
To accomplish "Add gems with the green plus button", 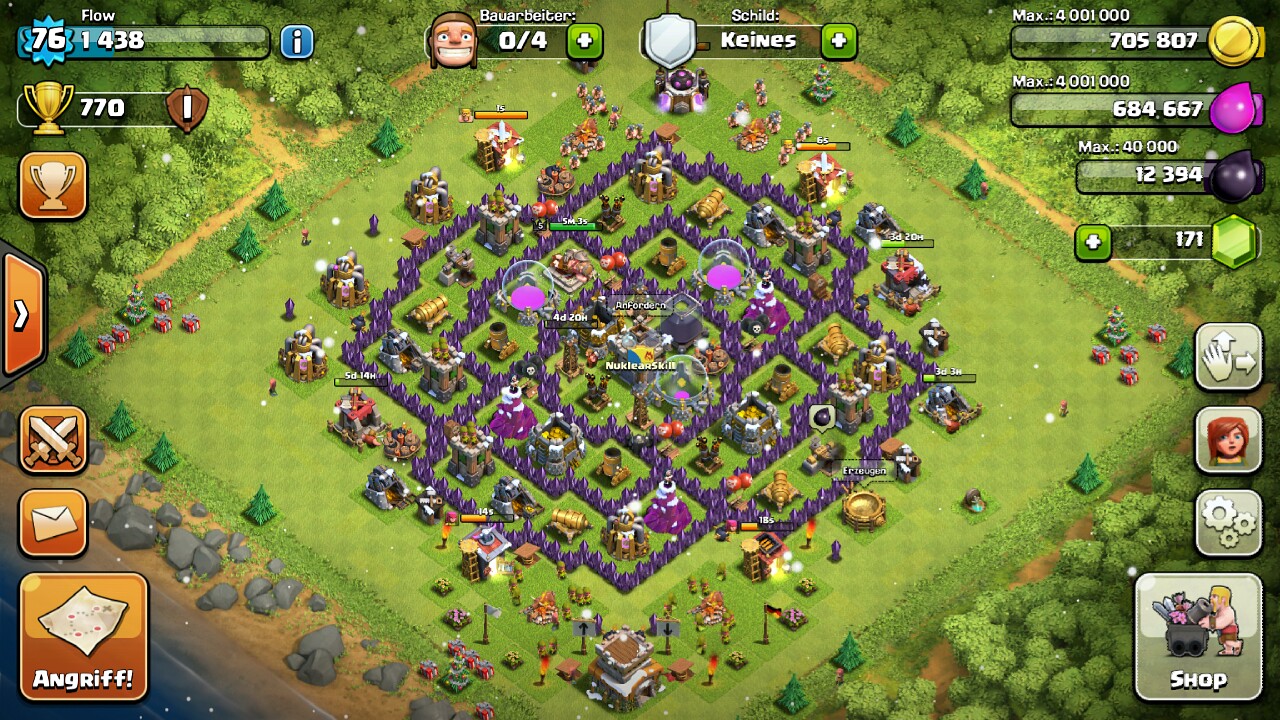I will pyautogui.click(x=1093, y=242).
